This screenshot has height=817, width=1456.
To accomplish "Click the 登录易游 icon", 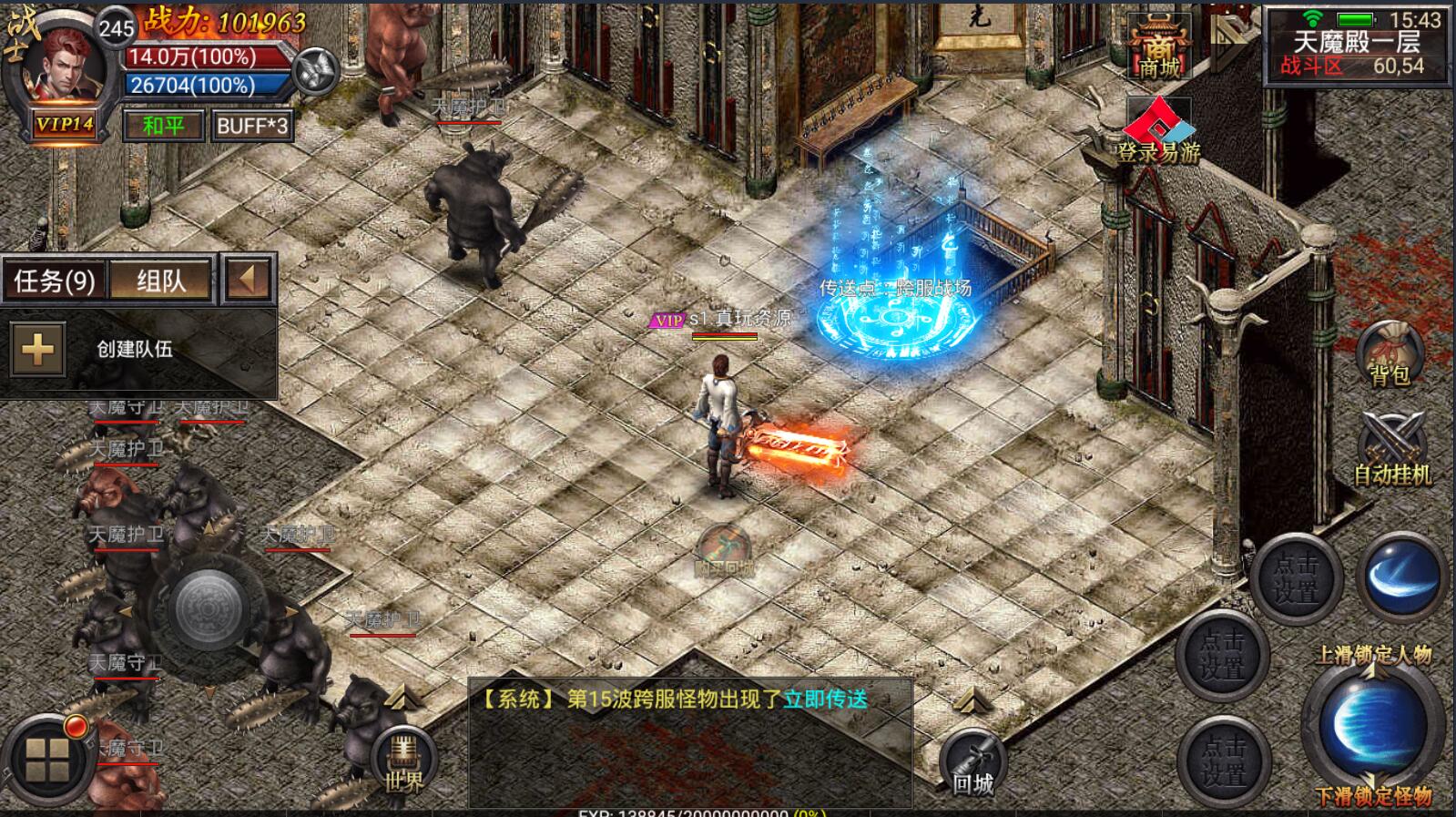I will pos(1158,134).
